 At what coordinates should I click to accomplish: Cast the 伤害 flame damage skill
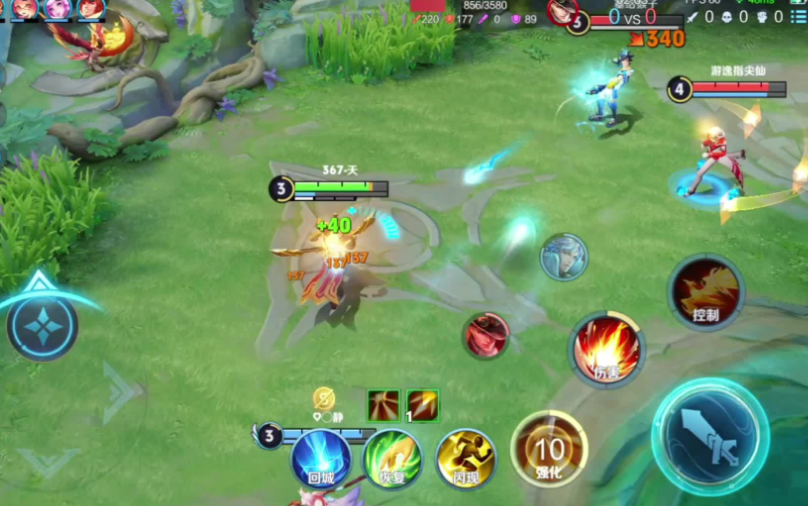coord(606,350)
